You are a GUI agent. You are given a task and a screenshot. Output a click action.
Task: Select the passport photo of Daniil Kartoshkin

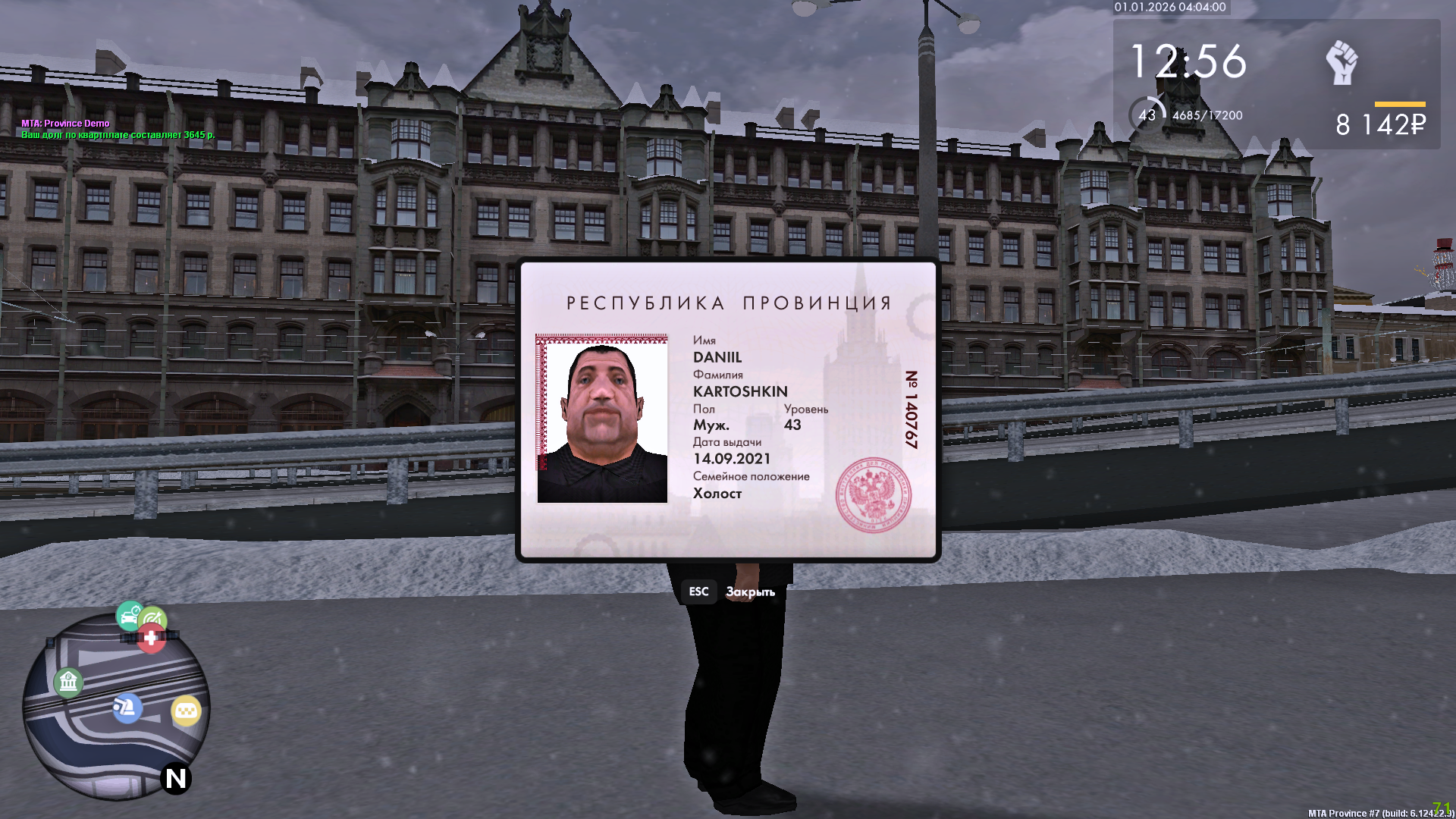click(603, 419)
